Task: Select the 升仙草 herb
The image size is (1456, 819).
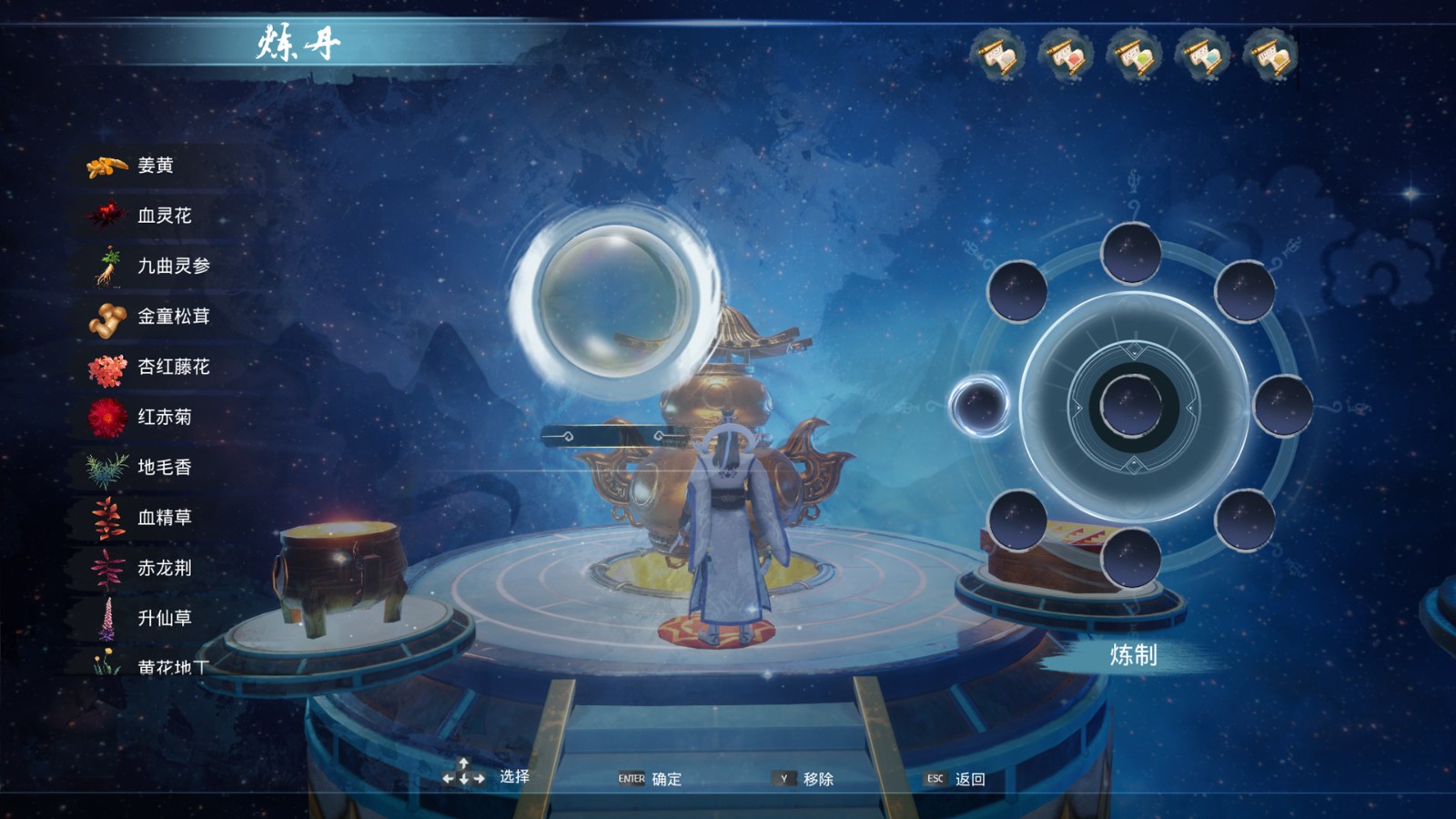Action: pyautogui.click(x=164, y=618)
